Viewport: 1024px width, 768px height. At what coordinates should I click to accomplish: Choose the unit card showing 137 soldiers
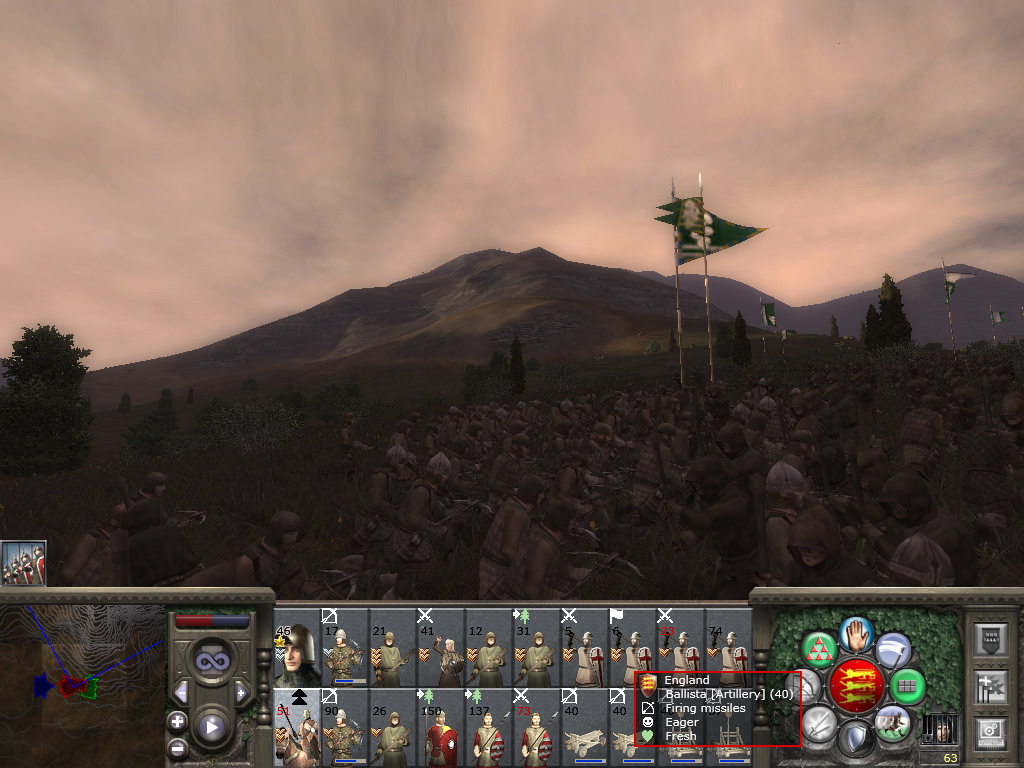[489, 728]
